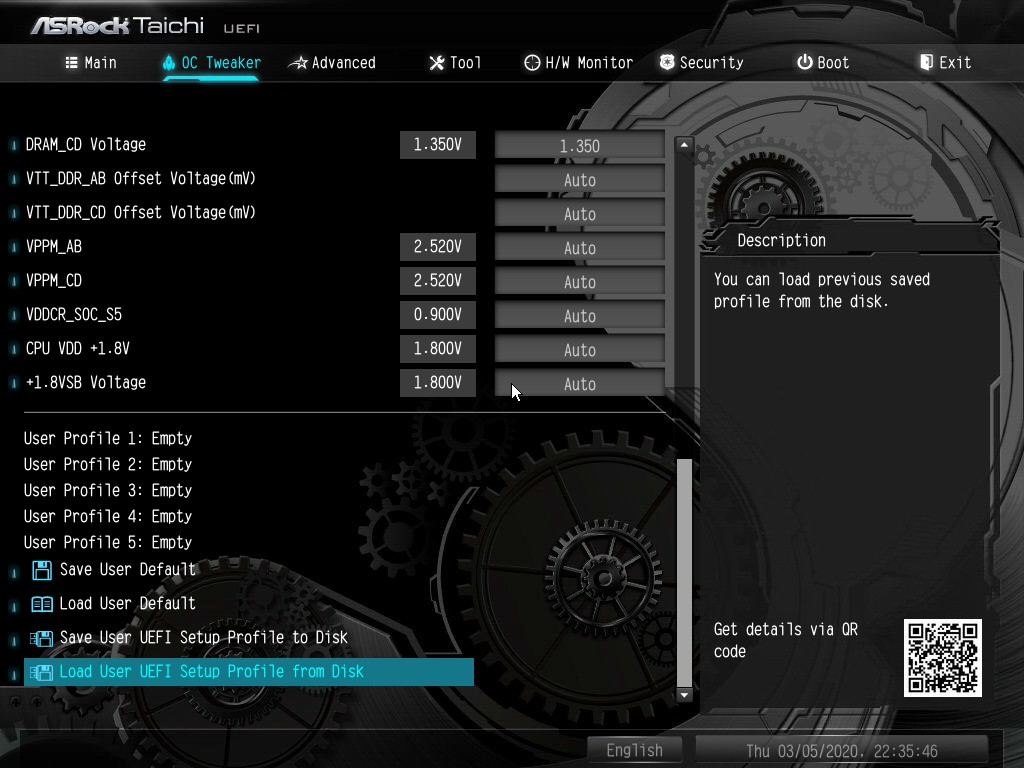Image resolution: width=1024 pixels, height=768 pixels.
Task: Choose the Exit tab
Action: (945, 63)
